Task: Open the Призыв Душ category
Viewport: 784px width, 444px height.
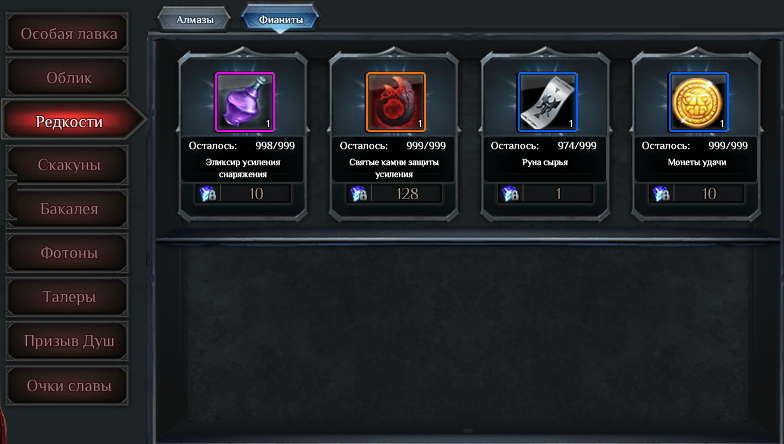Action: [69, 341]
